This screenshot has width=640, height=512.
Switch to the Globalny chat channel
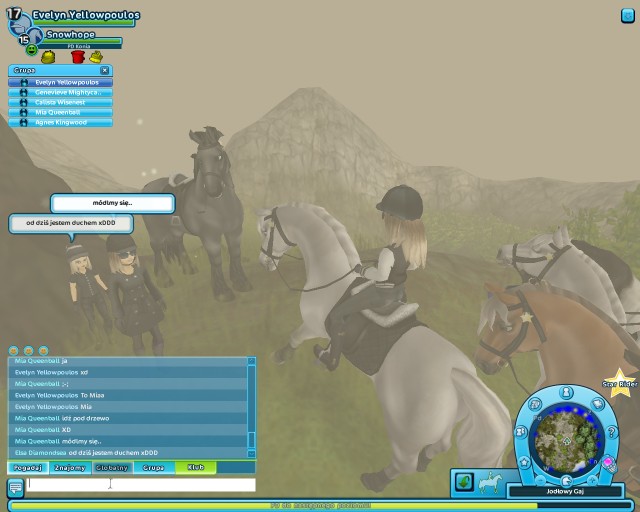112,467
